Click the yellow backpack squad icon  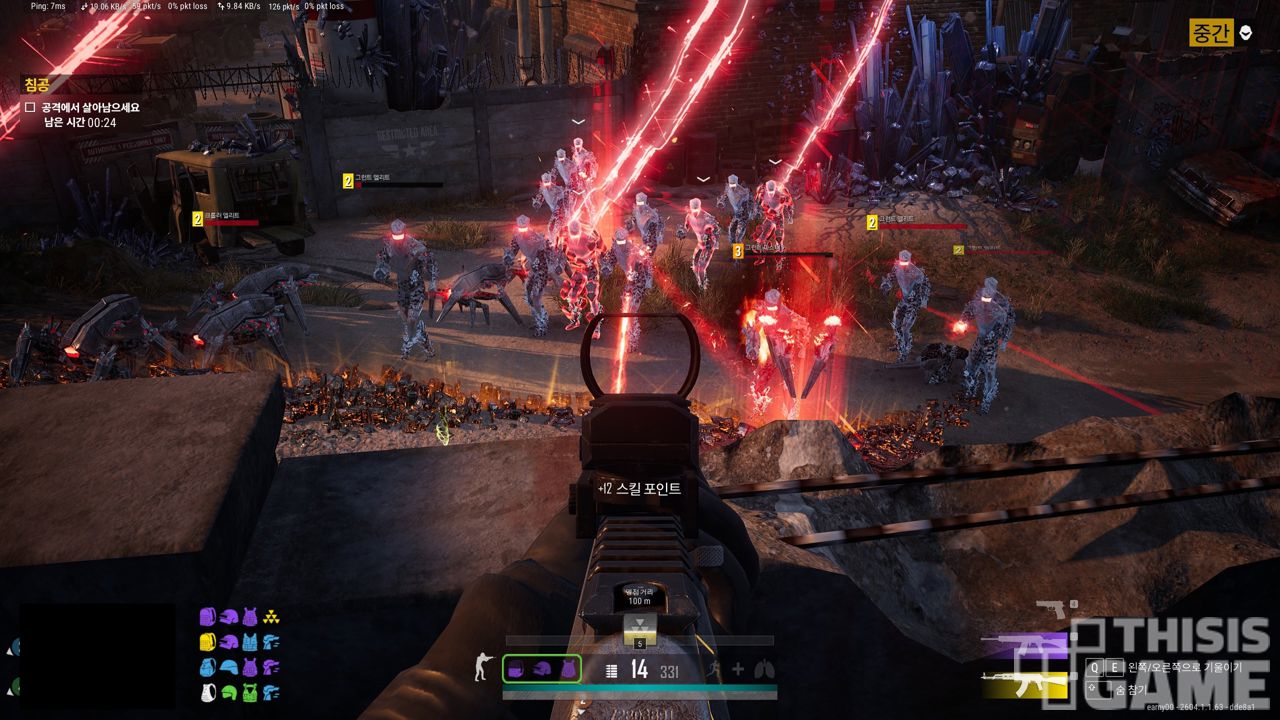[208, 642]
